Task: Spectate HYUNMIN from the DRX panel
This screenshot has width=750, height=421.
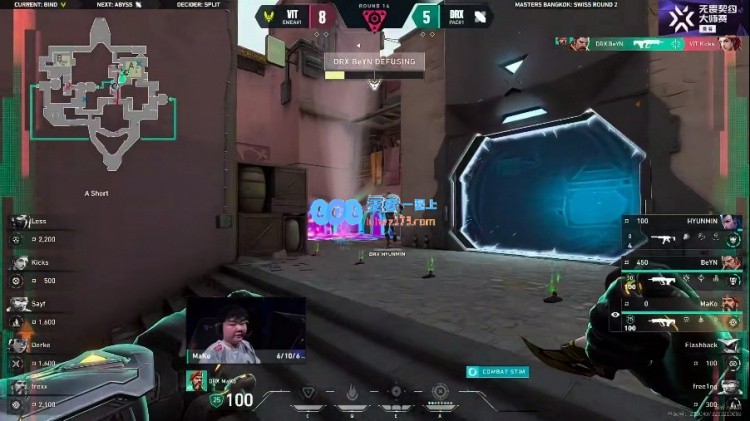Action: (x=680, y=229)
